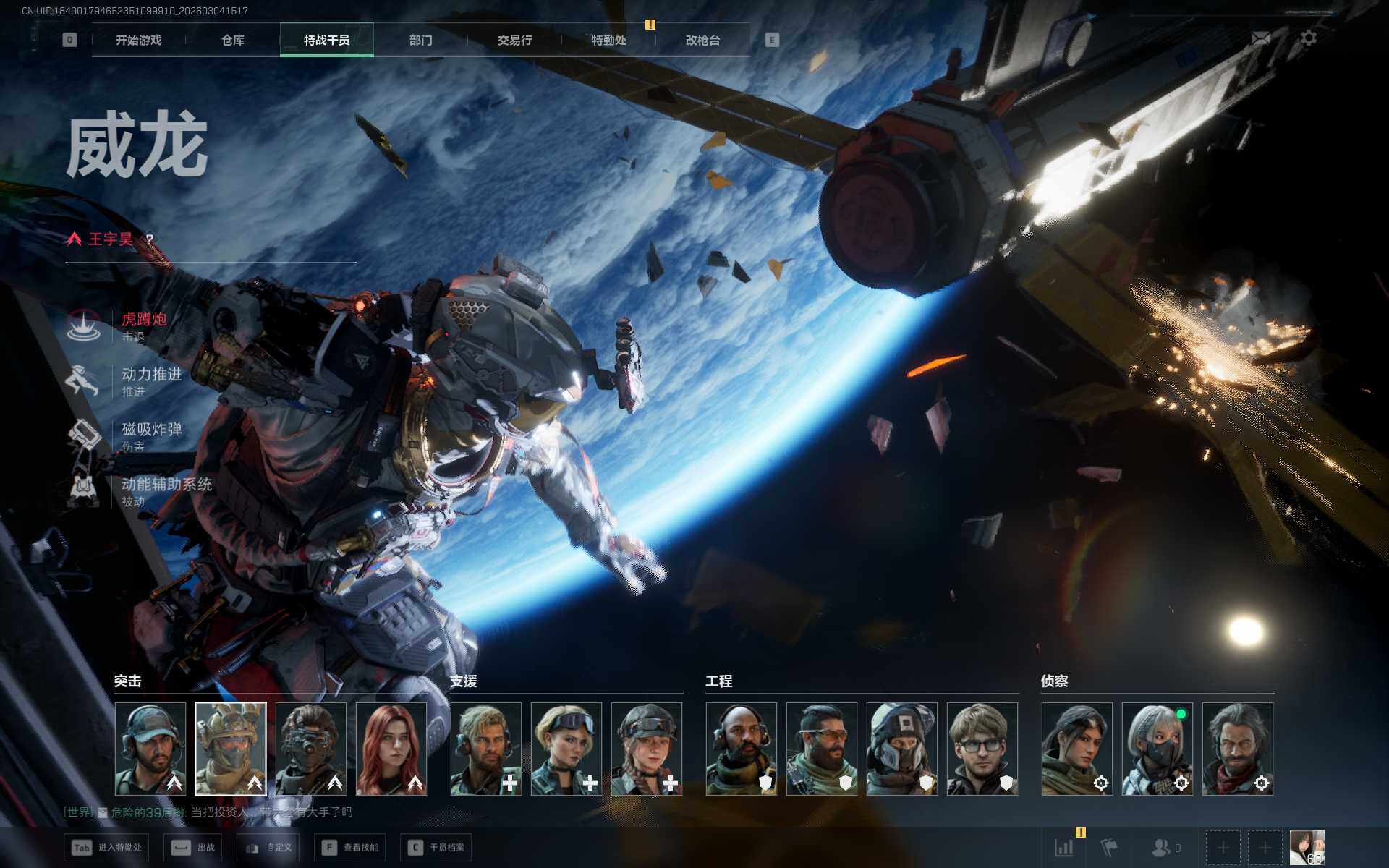
Task: Choose the blonde goggles support operator portrait
Action: pos(566,749)
